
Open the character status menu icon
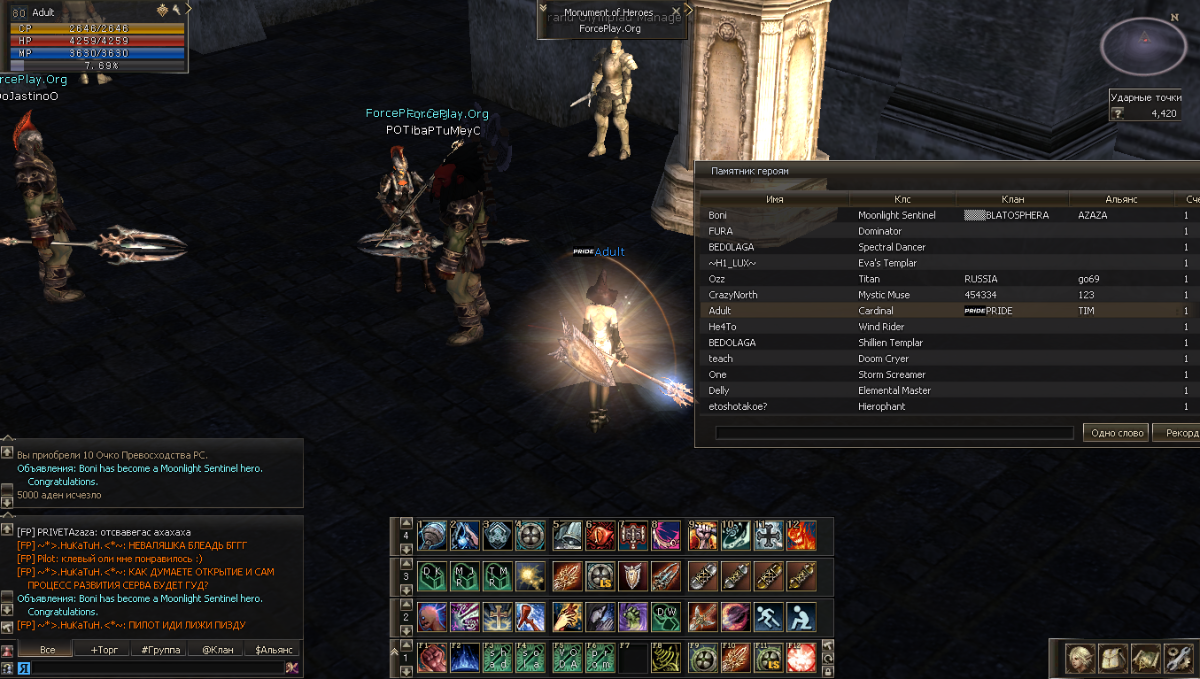[x=1078, y=658]
